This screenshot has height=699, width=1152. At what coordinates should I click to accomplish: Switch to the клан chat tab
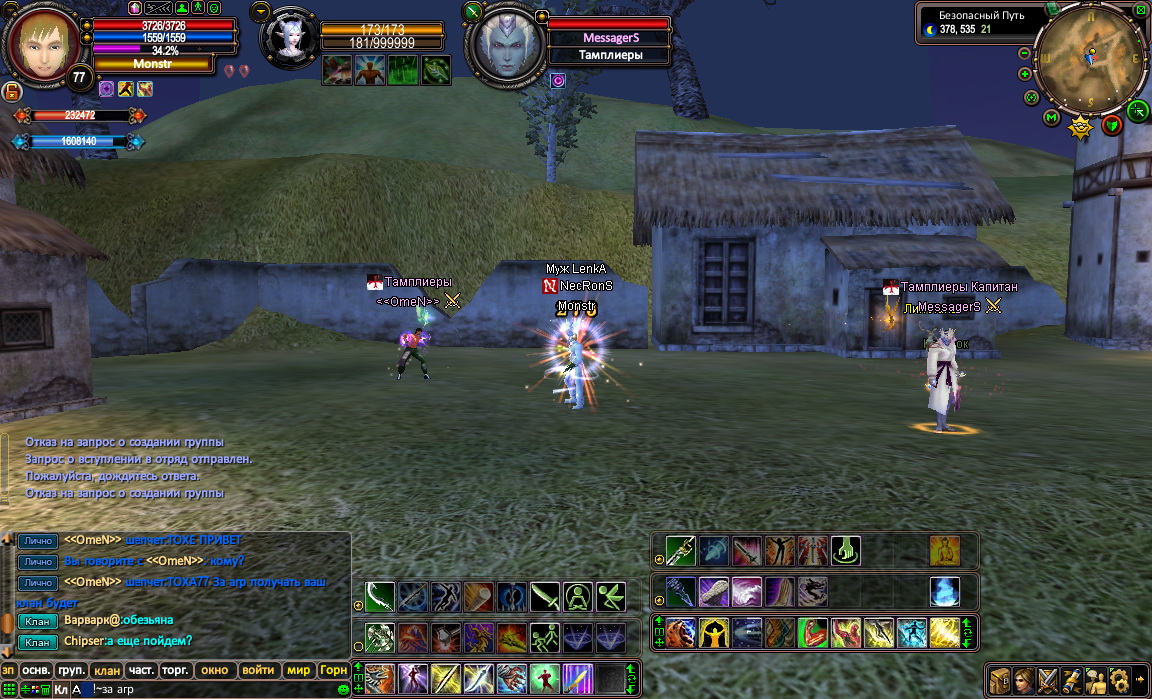105,670
